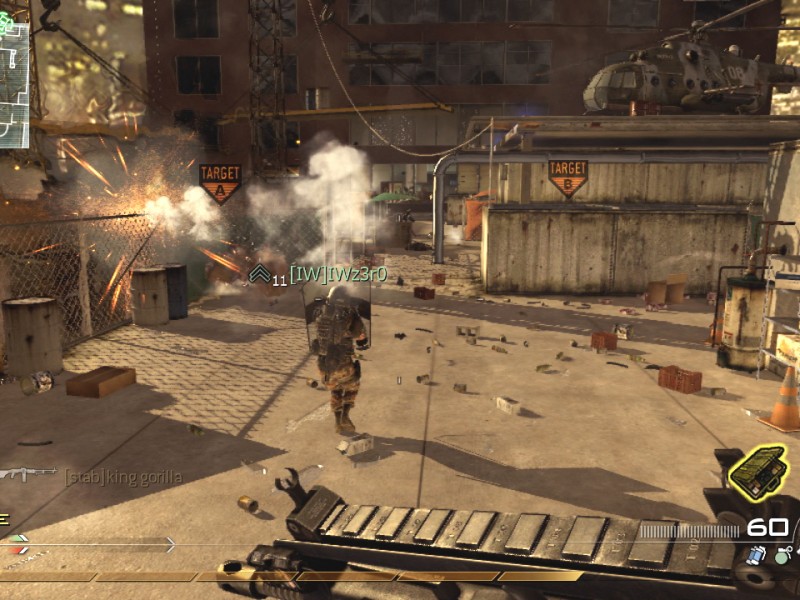Select the Target B objective marker
Screen dimensions: 800x600
coord(567,177)
